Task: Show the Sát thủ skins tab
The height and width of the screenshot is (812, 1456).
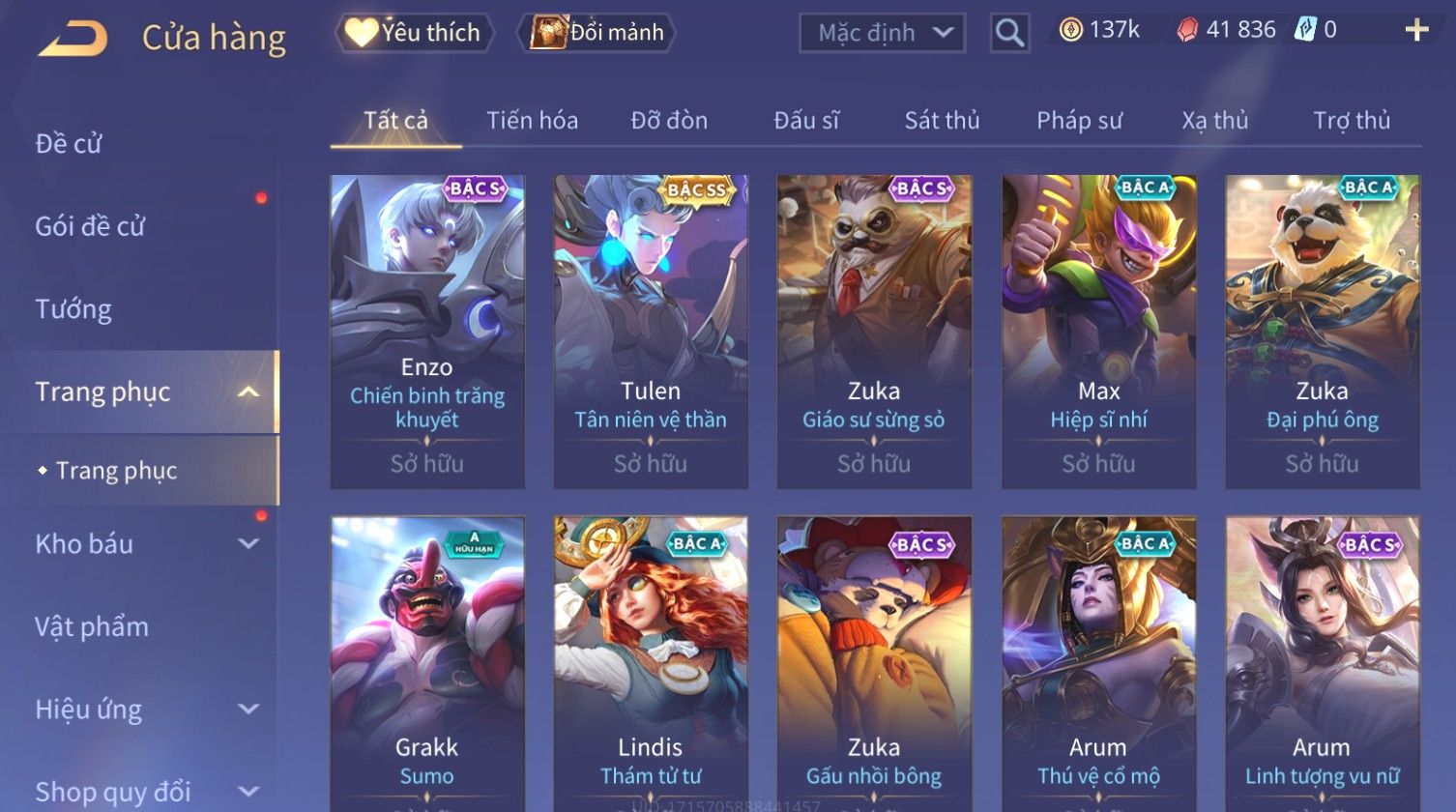Action: [x=942, y=121]
